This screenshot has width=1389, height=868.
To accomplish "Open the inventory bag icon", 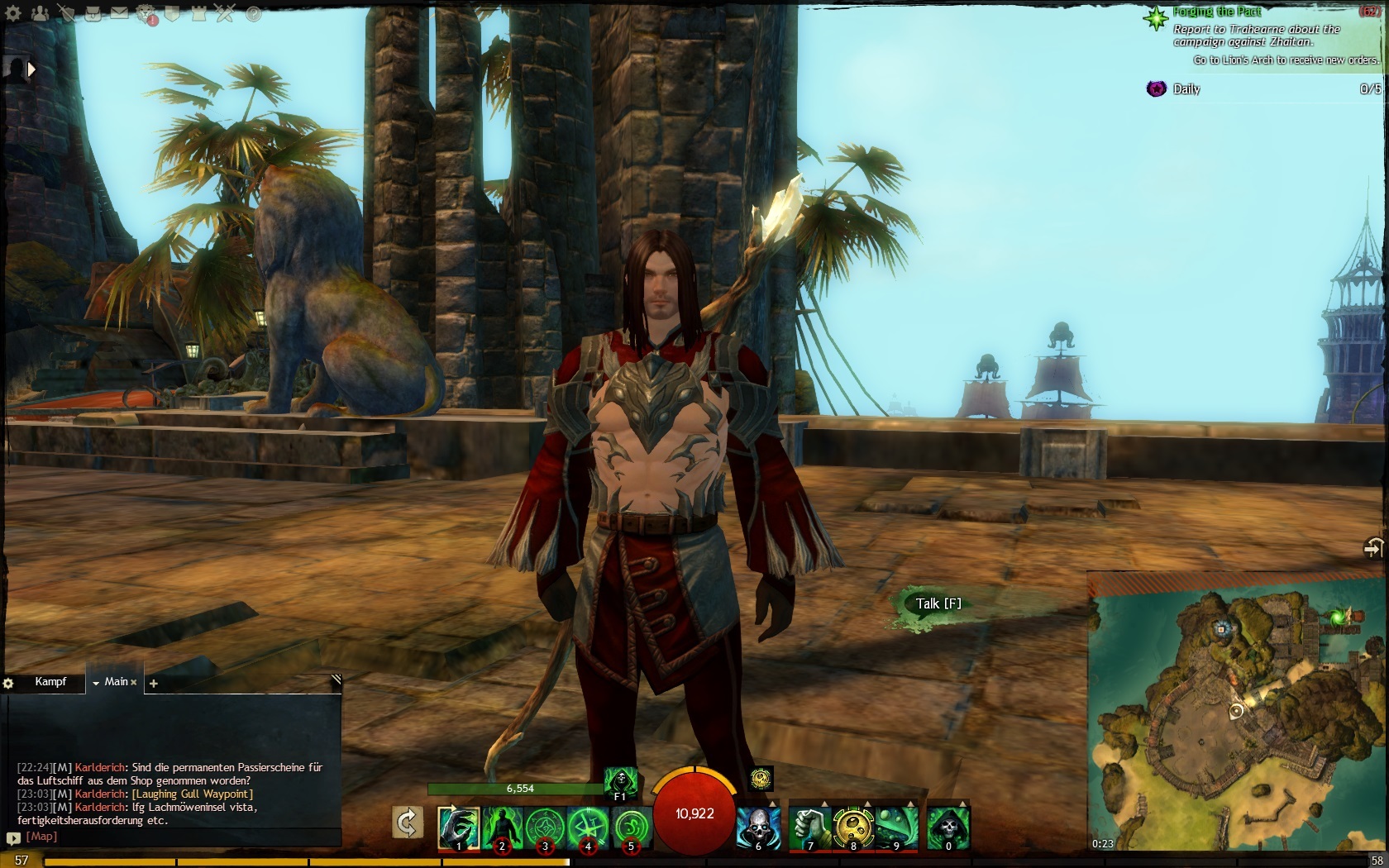I will pyautogui.click(x=93, y=13).
